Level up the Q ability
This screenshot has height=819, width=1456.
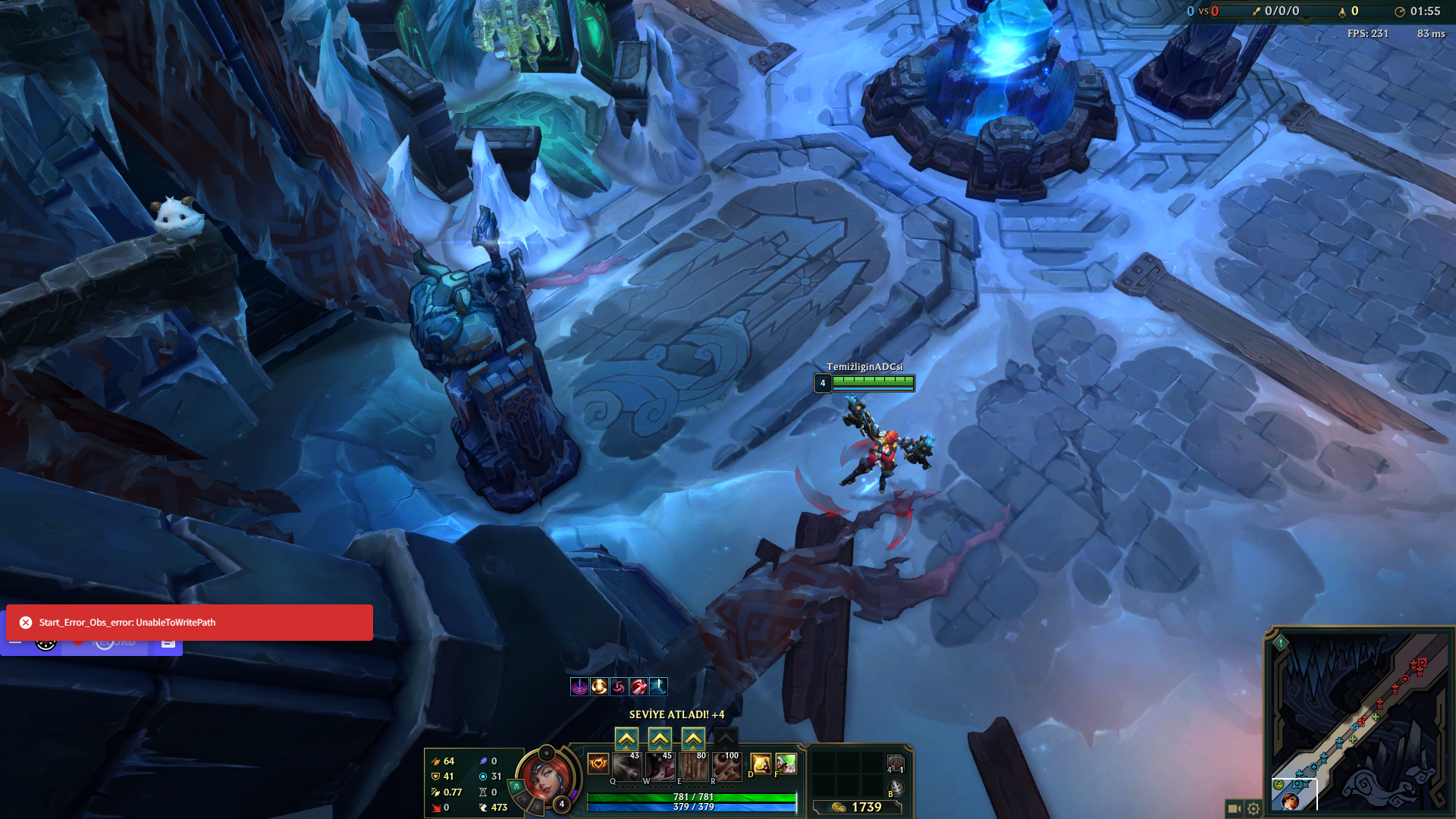click(626, 739)
